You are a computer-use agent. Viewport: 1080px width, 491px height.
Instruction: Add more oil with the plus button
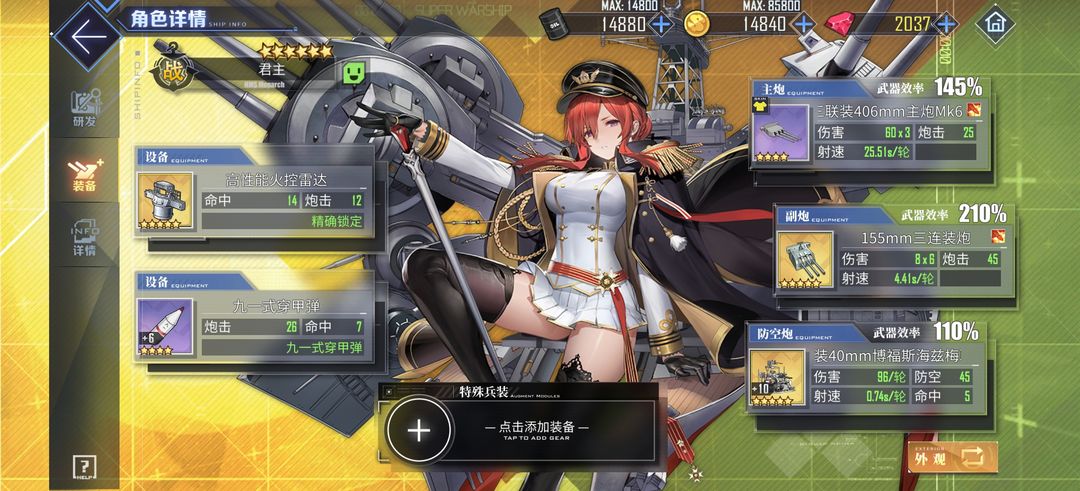click(660, 24)
